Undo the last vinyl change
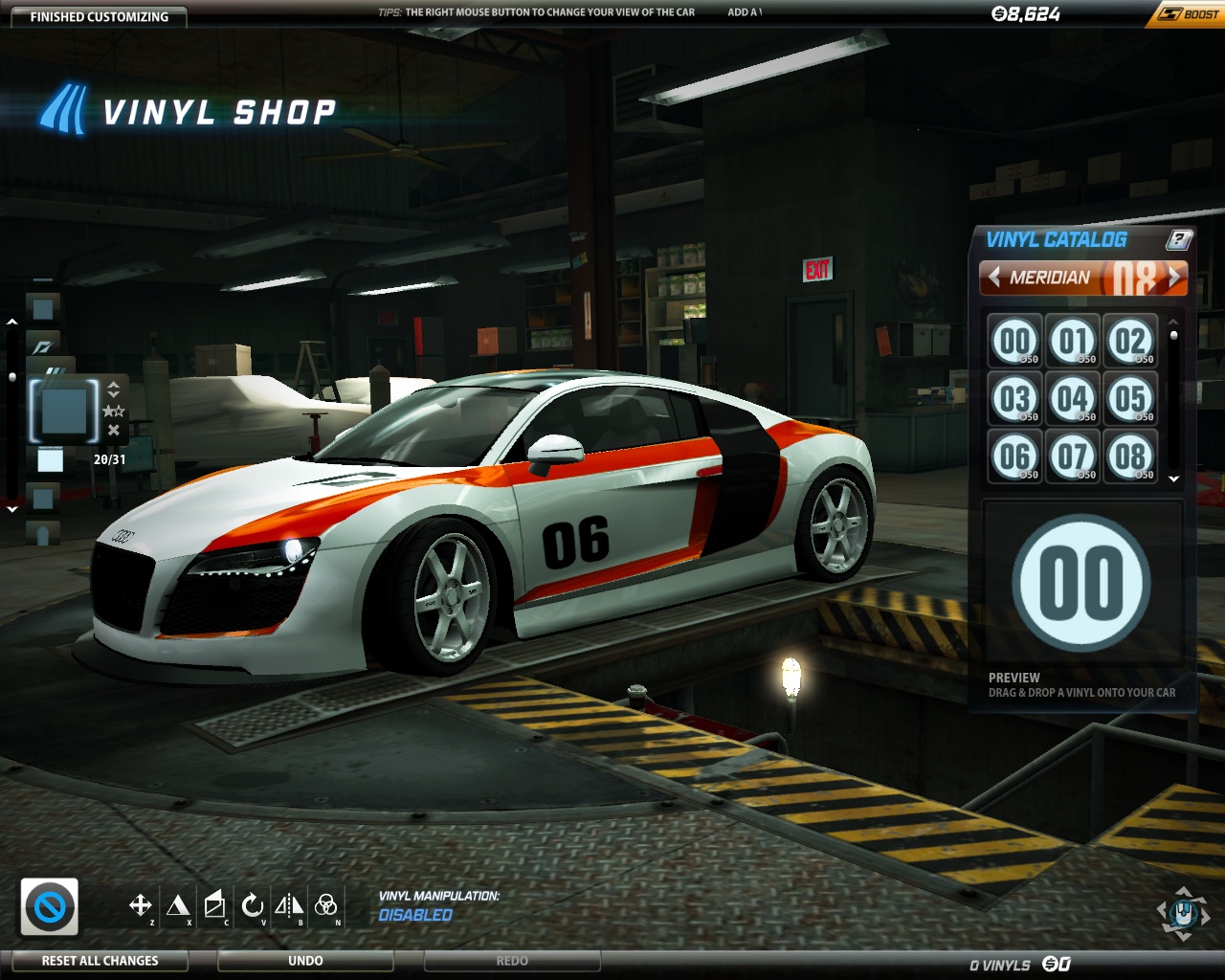Image resolution: width=1225 pixels, height=980 pixels. 305,961
